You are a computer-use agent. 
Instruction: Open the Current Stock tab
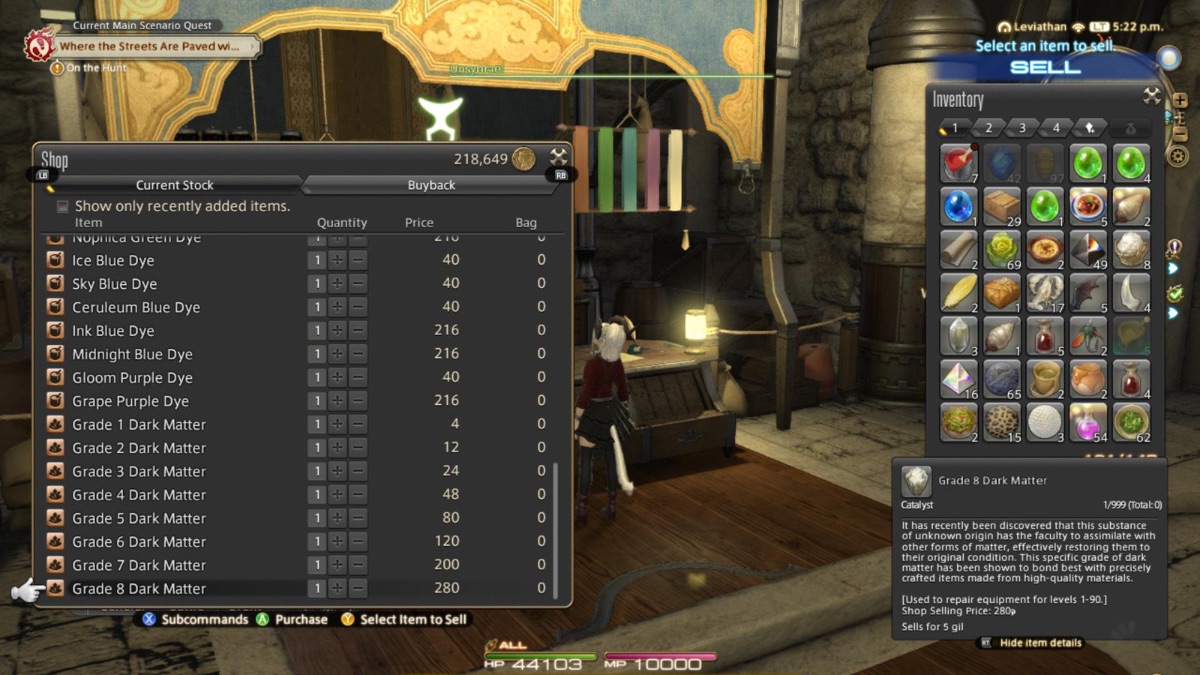coord(175,185)
